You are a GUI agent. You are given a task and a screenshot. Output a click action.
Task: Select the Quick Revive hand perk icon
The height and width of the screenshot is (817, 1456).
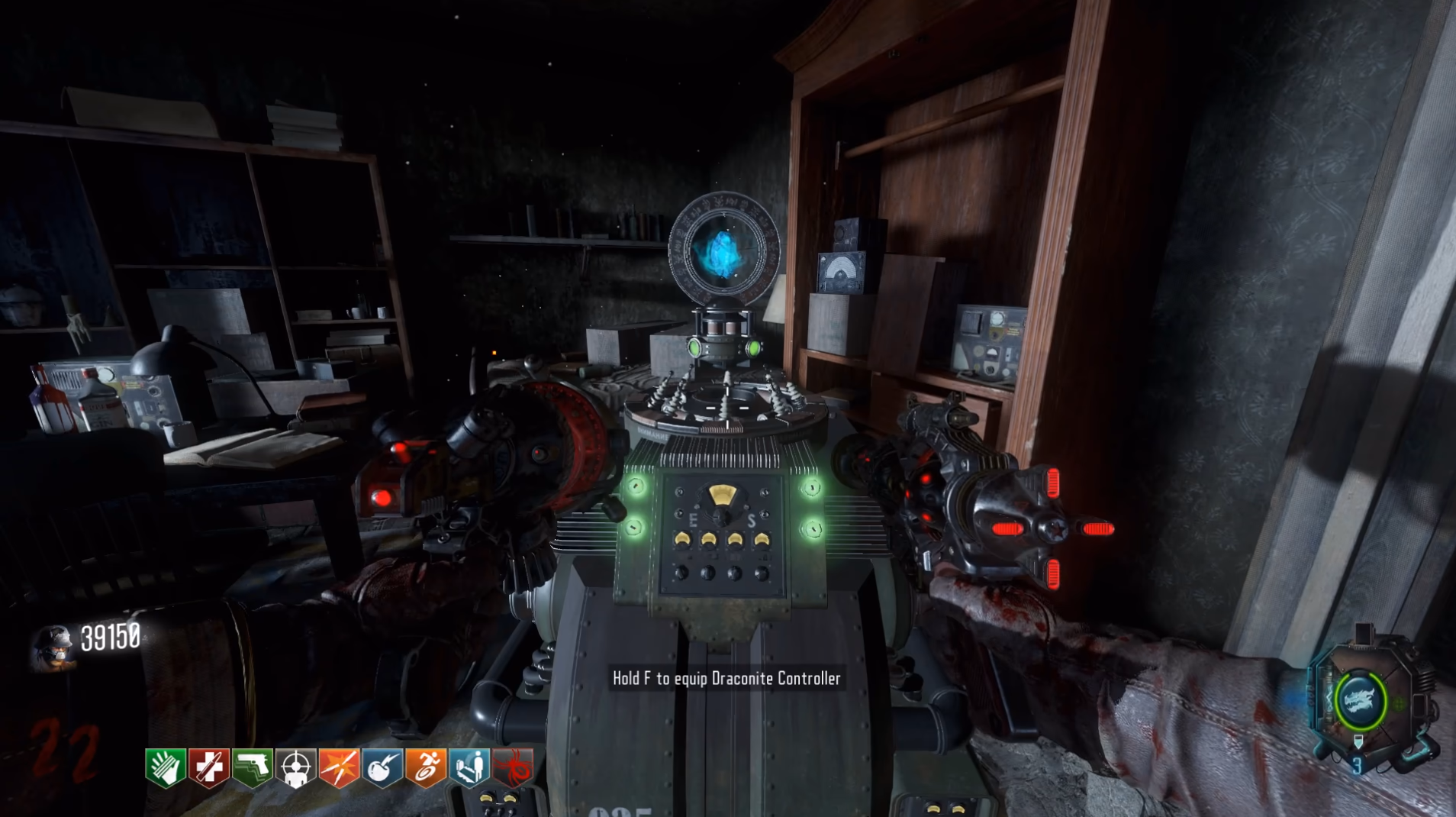click(x=166, y=767)
